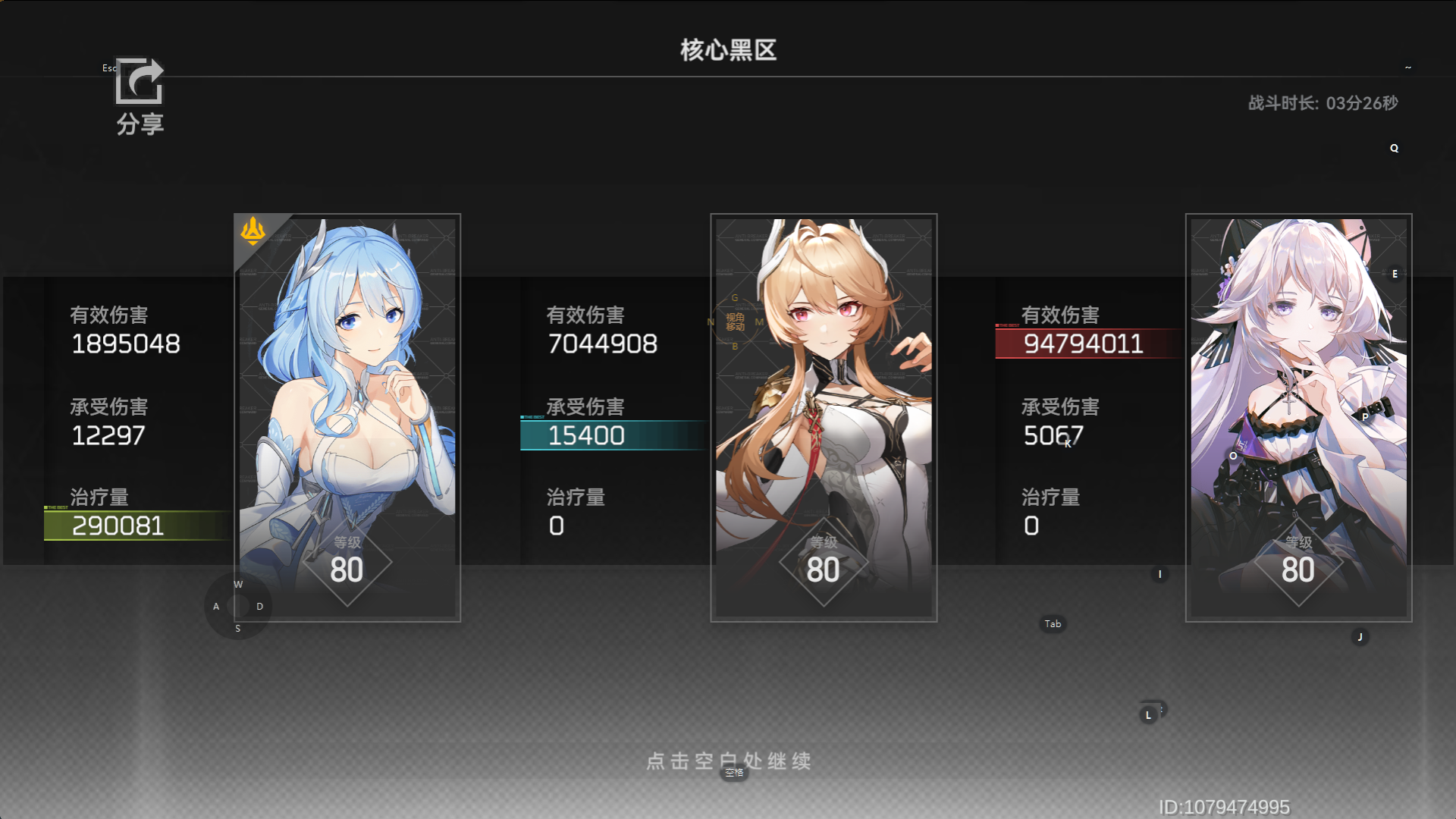Image resolution: width=1456 pixels, height=819 pixels.
Task: Click the Q key hint on the right edge
Action: [1393, 149]
